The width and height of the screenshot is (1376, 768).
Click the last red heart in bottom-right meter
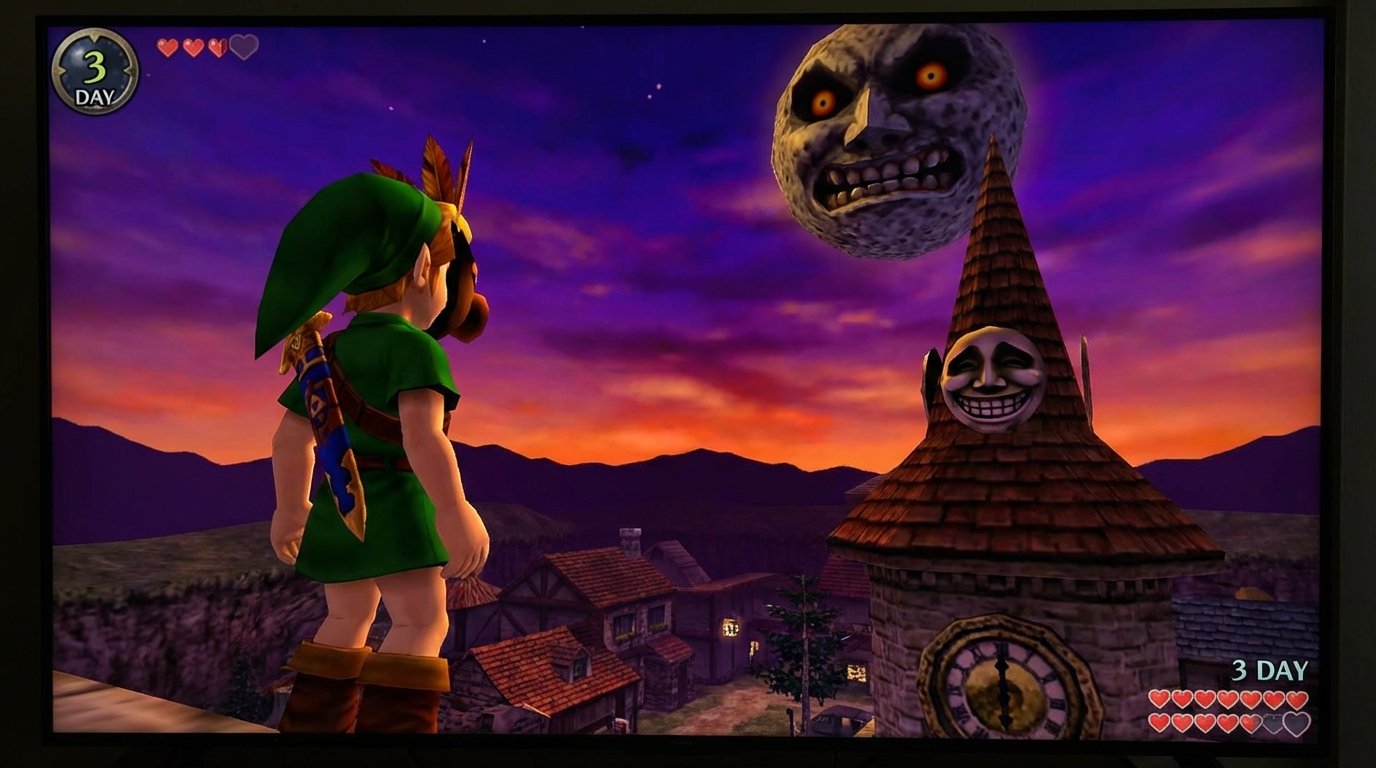tap(1250, 721)
